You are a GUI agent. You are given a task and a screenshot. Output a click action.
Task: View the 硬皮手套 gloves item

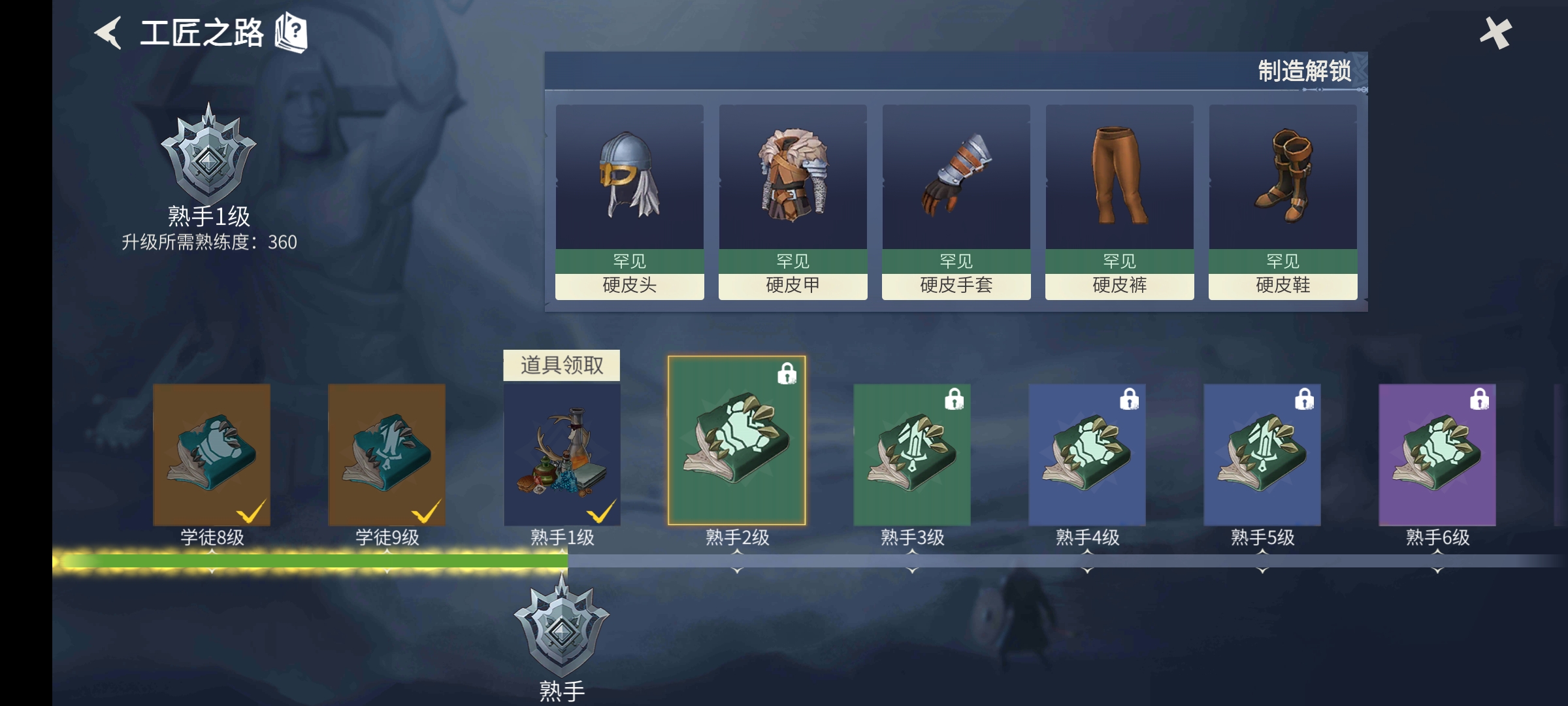955,178
